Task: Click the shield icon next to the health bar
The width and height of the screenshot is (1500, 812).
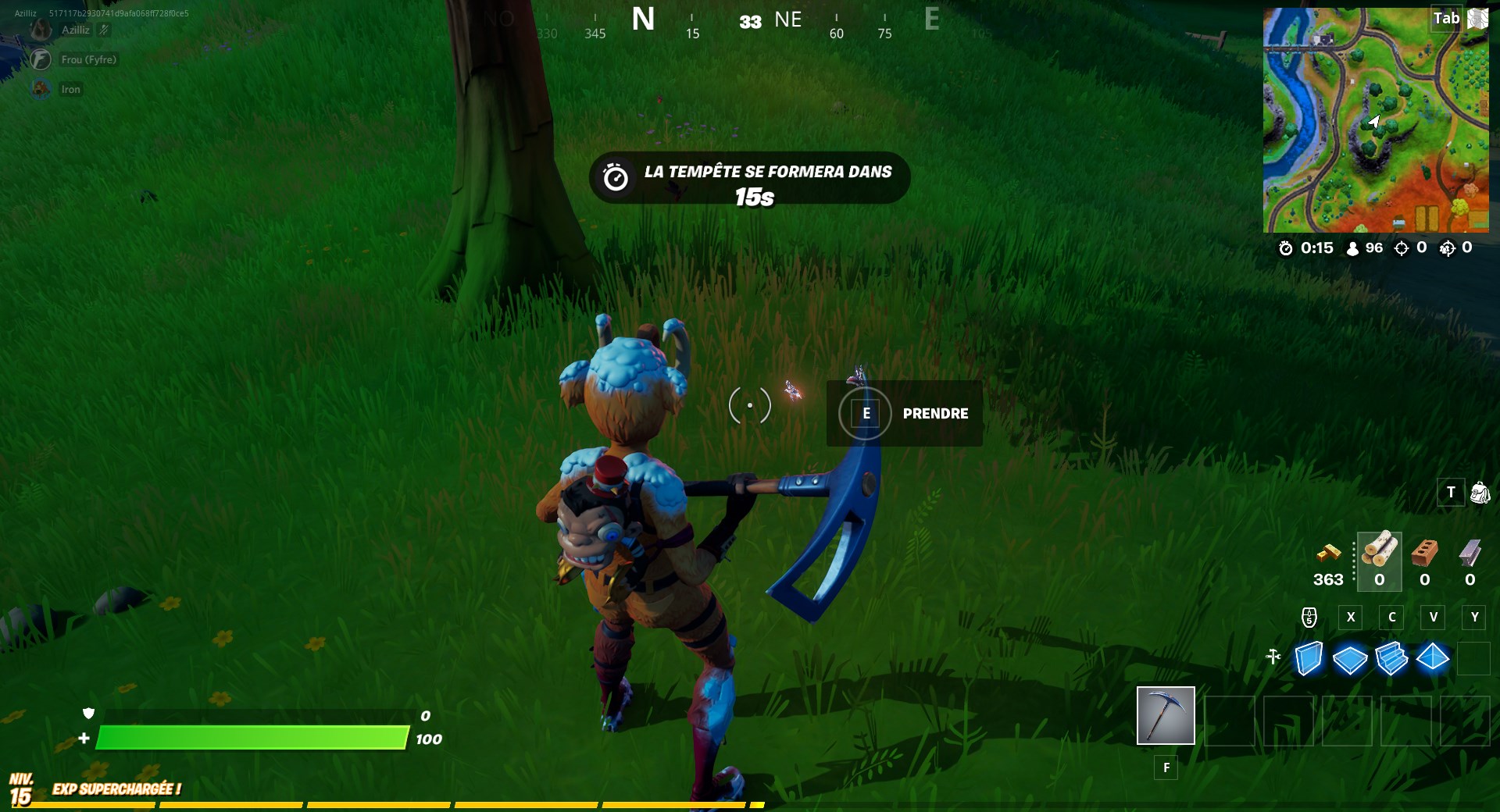Action: pos(90,714)
